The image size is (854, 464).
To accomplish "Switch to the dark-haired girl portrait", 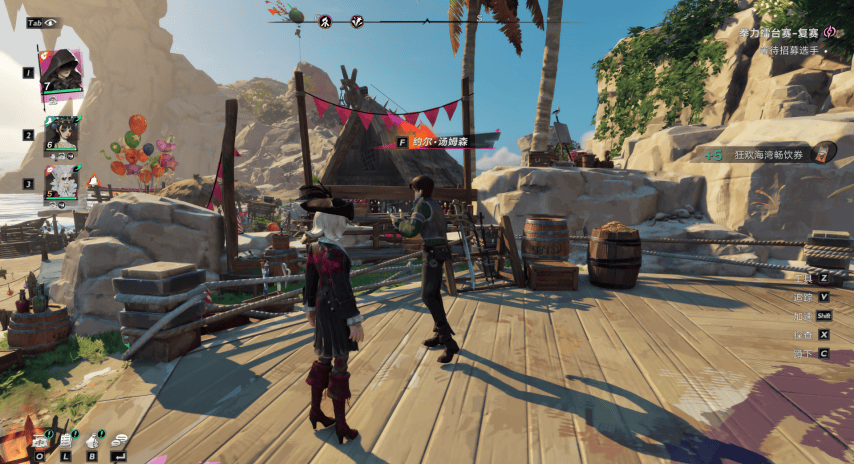I will [x=61, y=131].
